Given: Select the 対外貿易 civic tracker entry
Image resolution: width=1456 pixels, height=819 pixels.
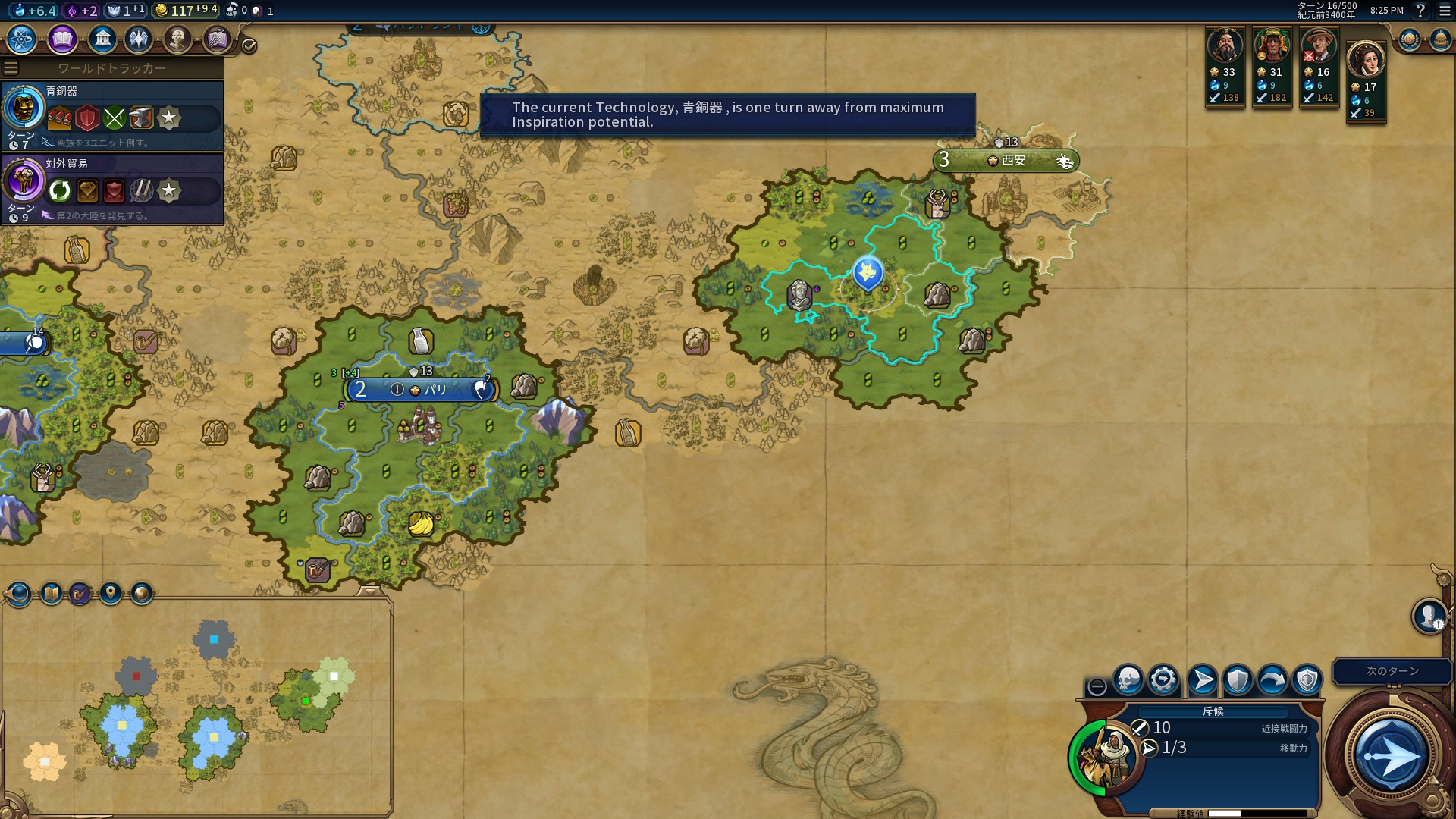Looking at the screenshot, I should pyautogui.click(x=112, y=189).
